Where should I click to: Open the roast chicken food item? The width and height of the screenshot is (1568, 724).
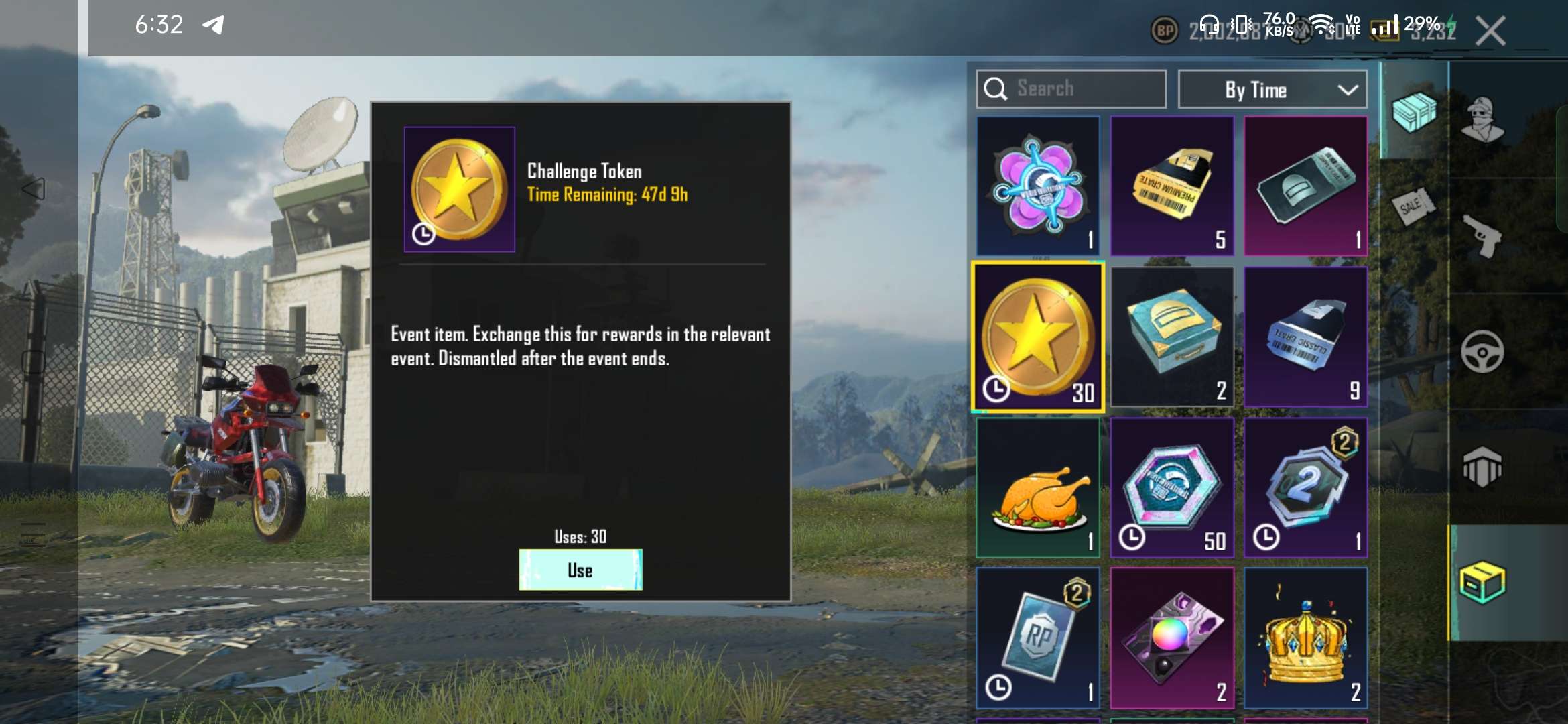point(1038,487)
